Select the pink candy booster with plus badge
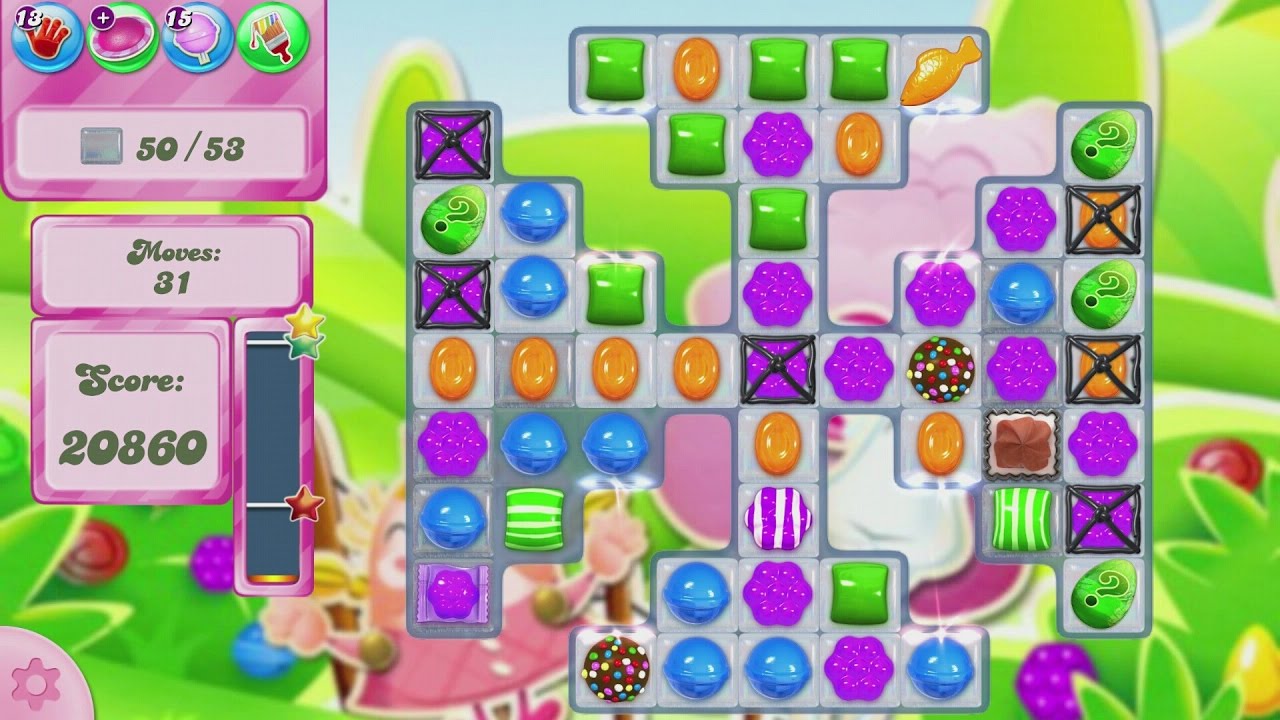This screenshot has height=720, width=1280. (x=121, y=38)
